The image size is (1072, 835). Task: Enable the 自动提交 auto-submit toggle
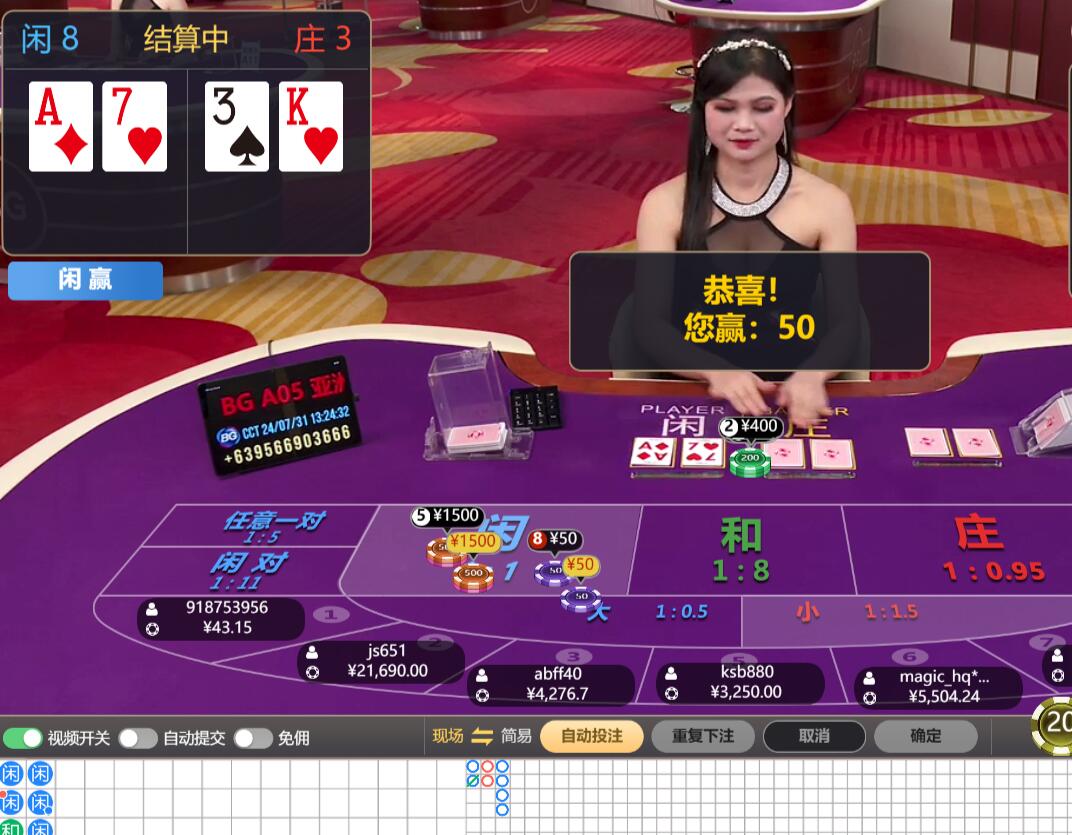[x=138, y=738]
